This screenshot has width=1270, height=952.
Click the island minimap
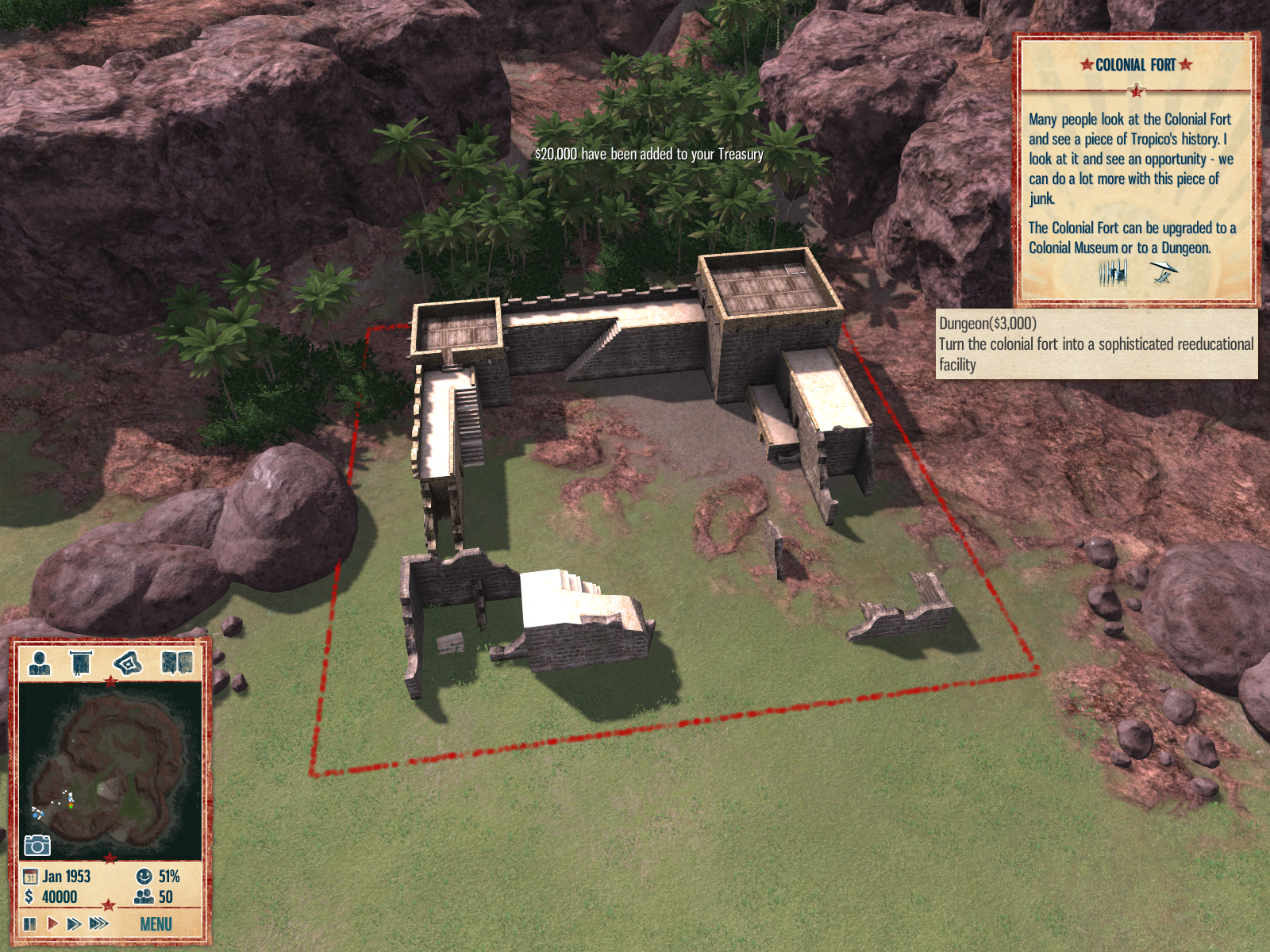(x=110, y=770)
